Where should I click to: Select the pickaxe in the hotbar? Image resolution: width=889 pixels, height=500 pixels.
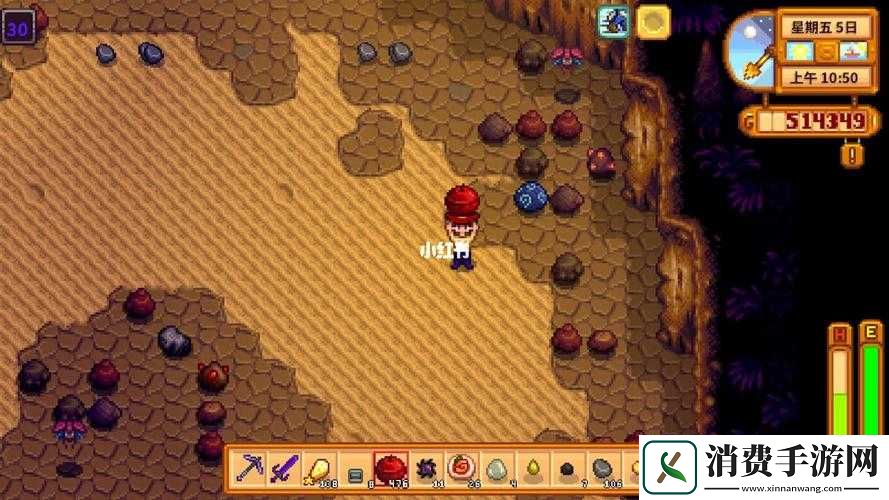[x=250, y=468]
